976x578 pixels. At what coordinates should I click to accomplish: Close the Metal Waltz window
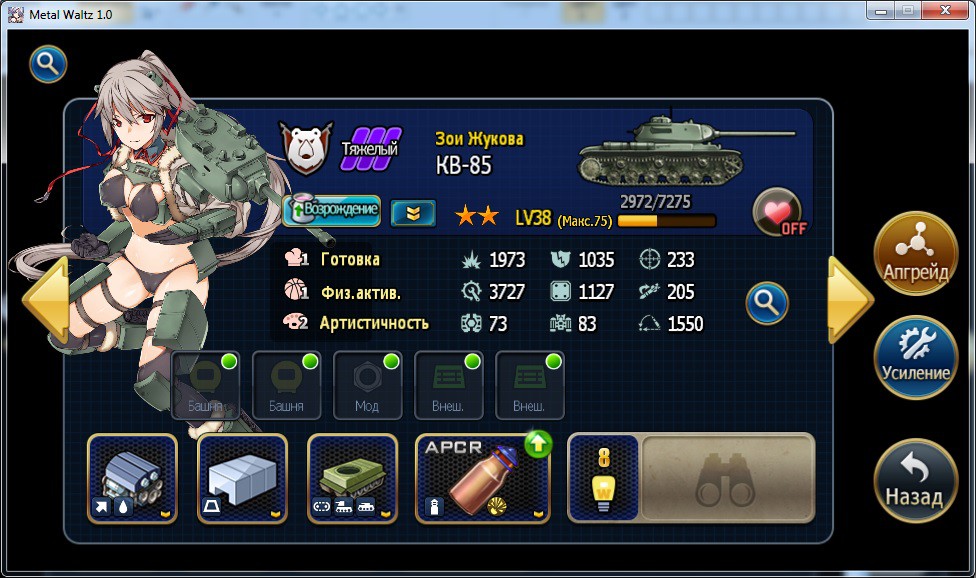click(x=946, y=10)
